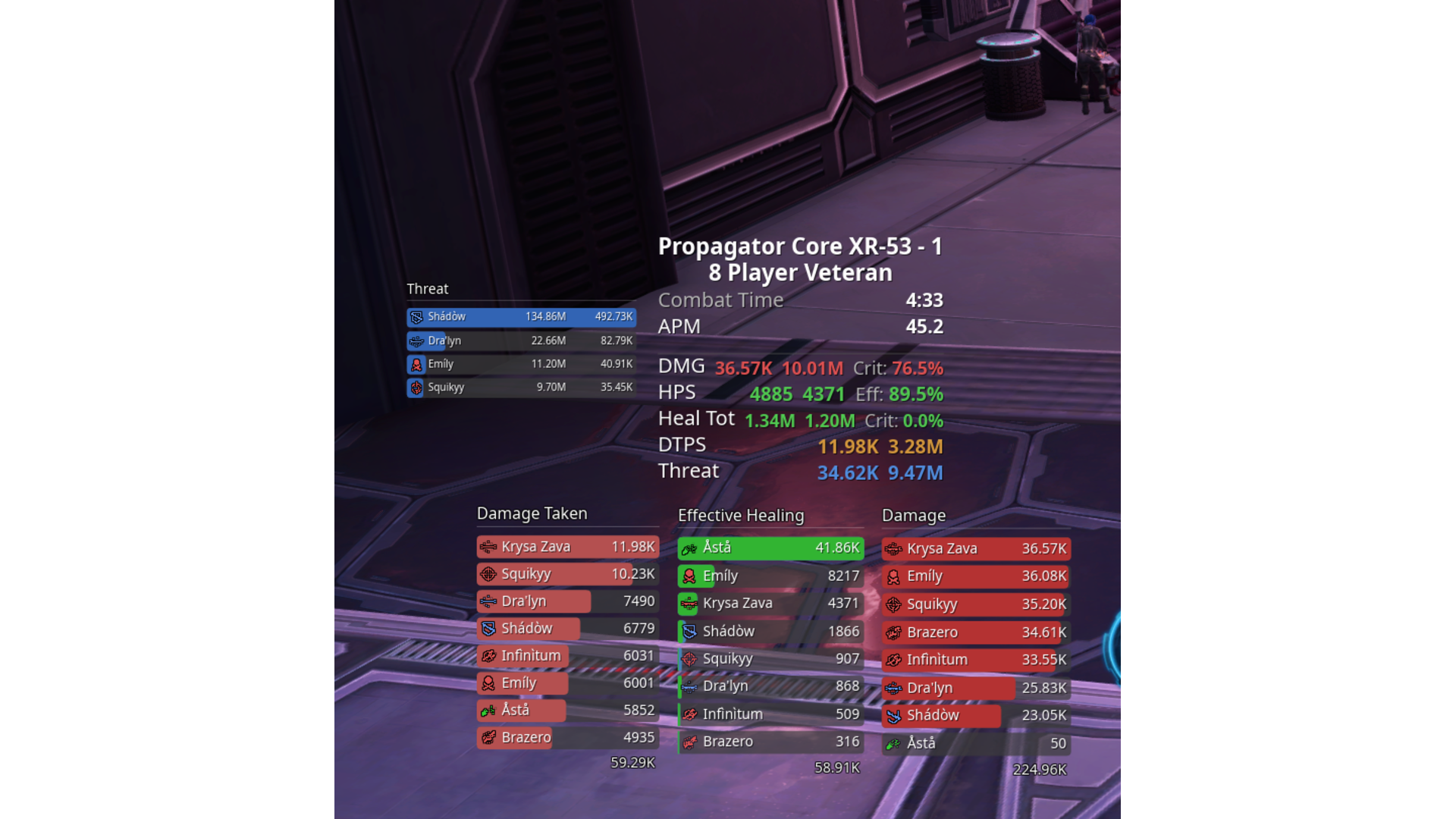Viewport: 1456px width, 819px height.
Task: Click the Damage column header
Action: [x=913, y=516]
